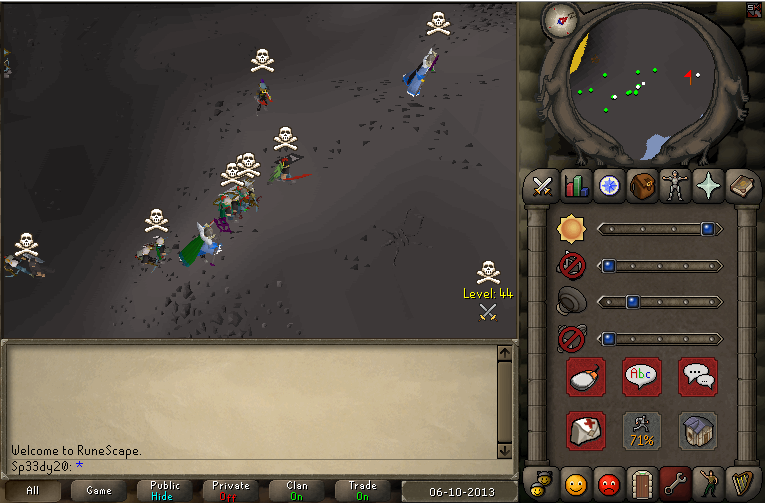The image size is (765, 503).
Task: Toggle the accept aid button
Action: (585, 431)
